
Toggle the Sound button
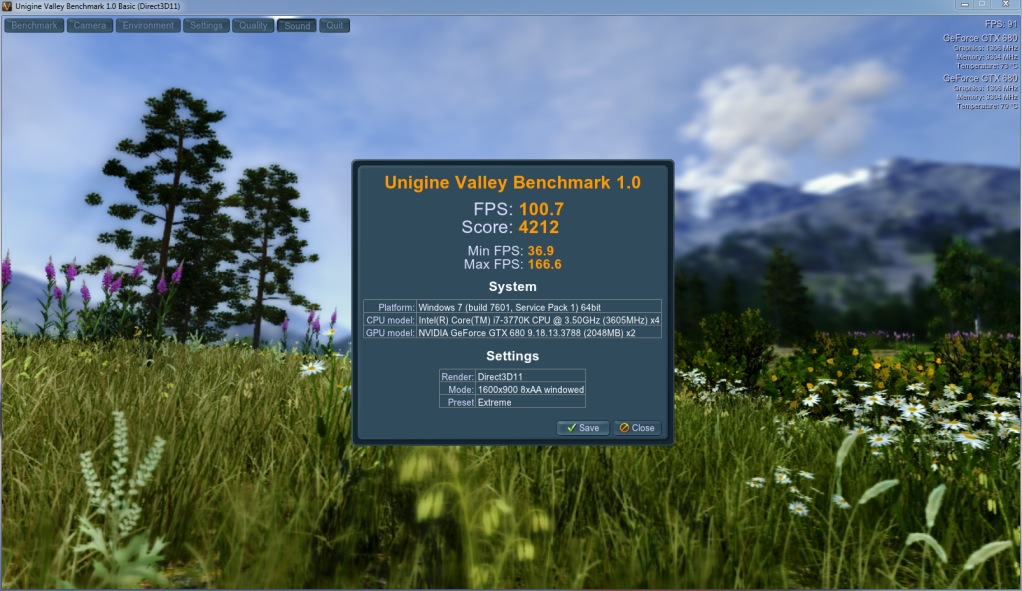(297, 25)
